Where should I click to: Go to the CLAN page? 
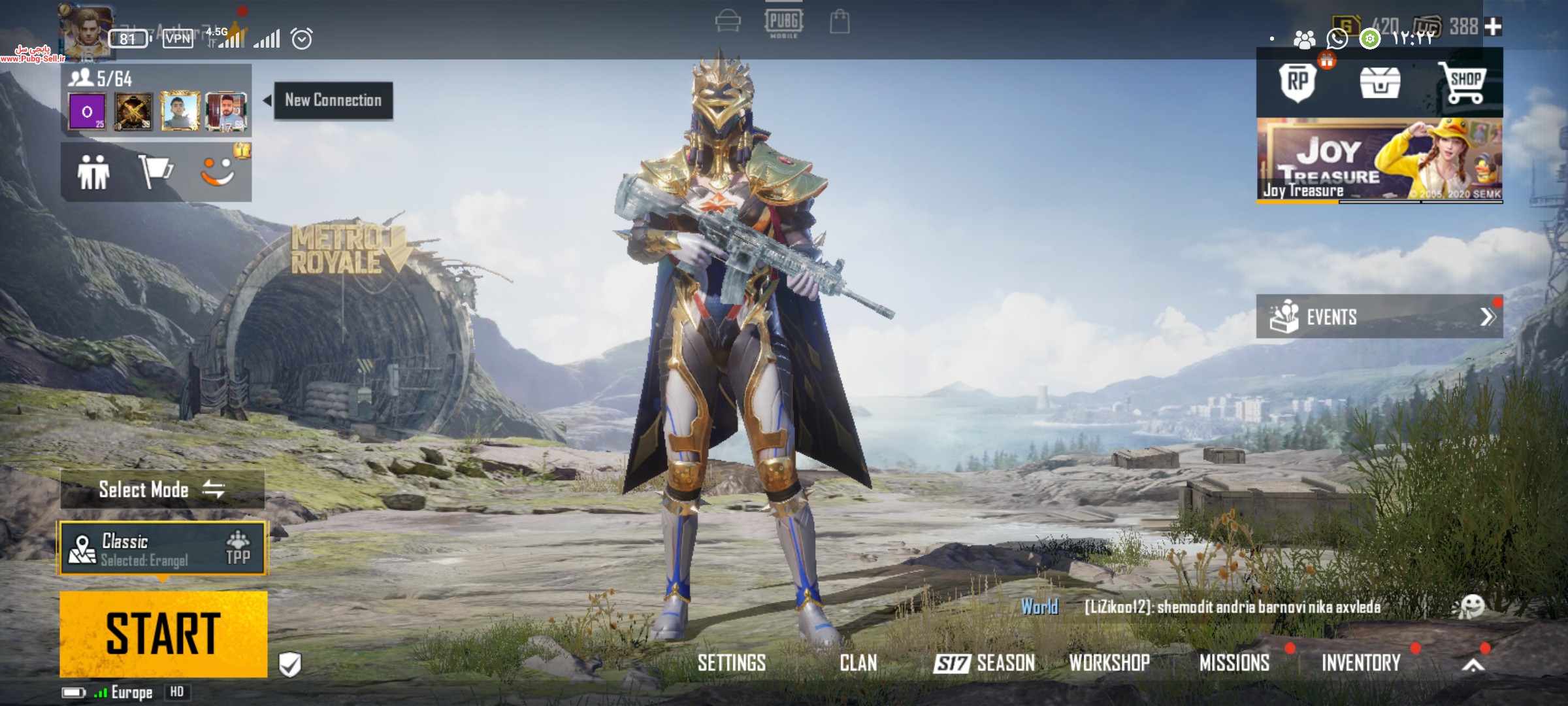pyautogui.click(x=858, y=663)
